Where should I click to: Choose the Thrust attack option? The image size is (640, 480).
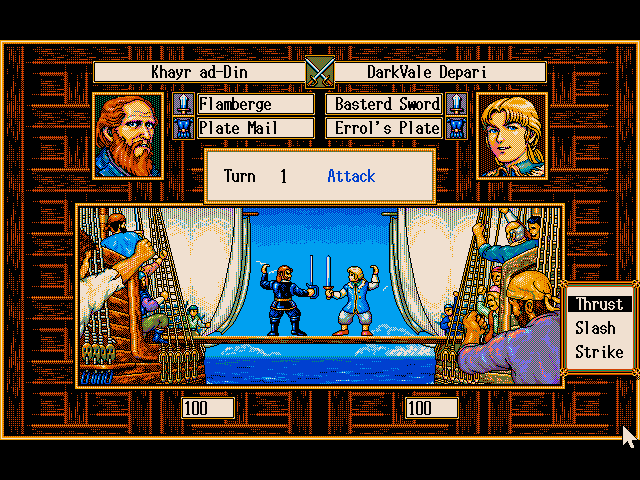(x=599, y=304)
